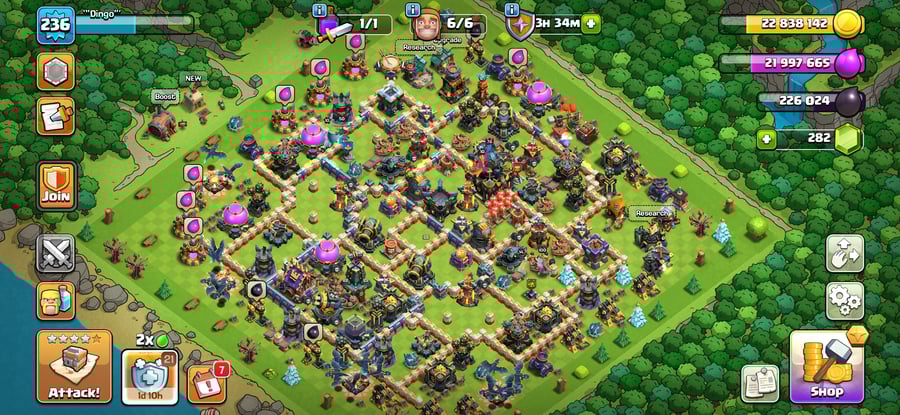Open the events calendar with 7 badge

(x=206, y=382)
